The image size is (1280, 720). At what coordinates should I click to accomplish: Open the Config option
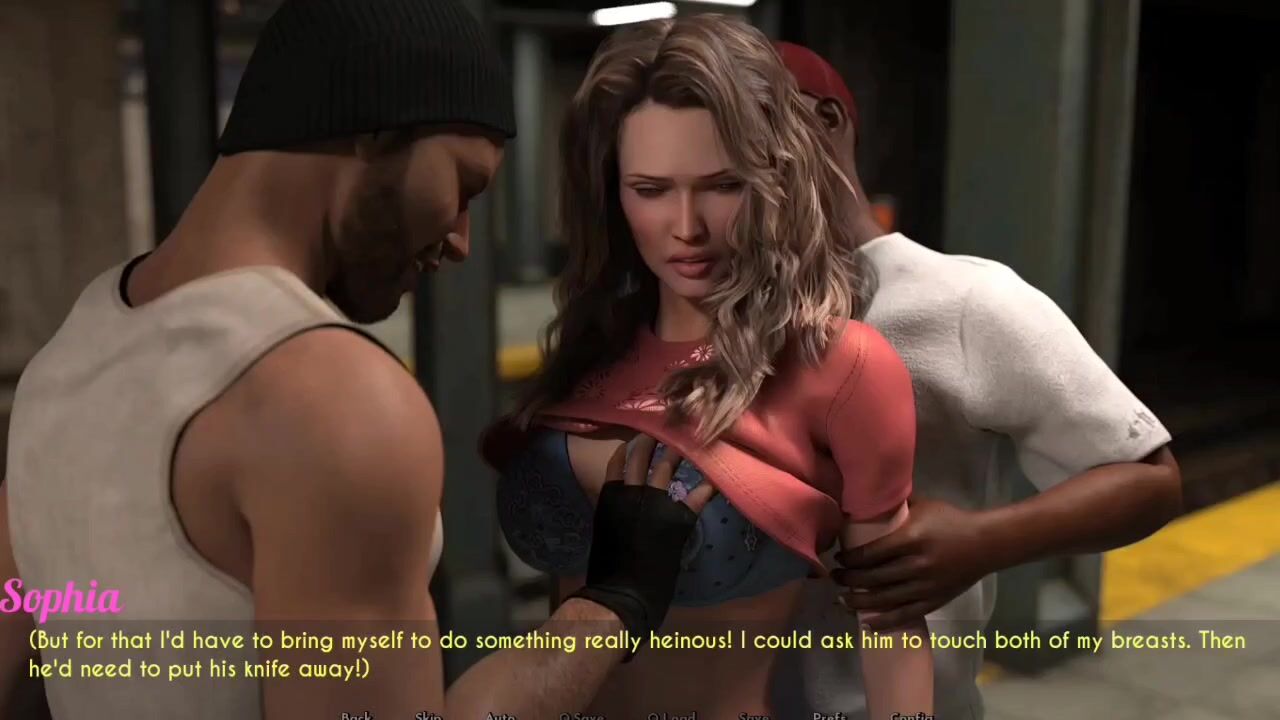(x=911, y=716)
